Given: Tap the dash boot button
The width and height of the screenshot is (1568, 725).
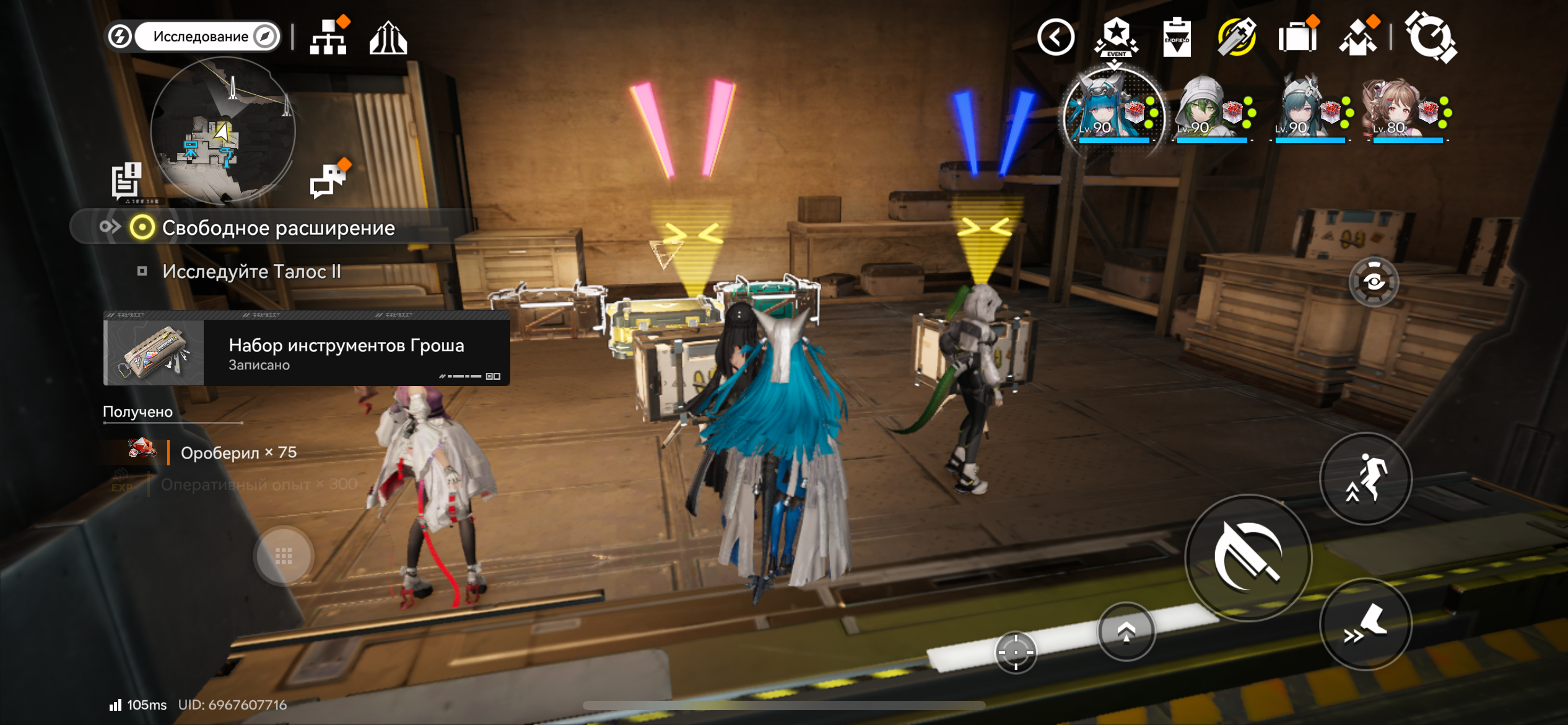Looking at the screenshot, I should click(x=1365, y=625).
